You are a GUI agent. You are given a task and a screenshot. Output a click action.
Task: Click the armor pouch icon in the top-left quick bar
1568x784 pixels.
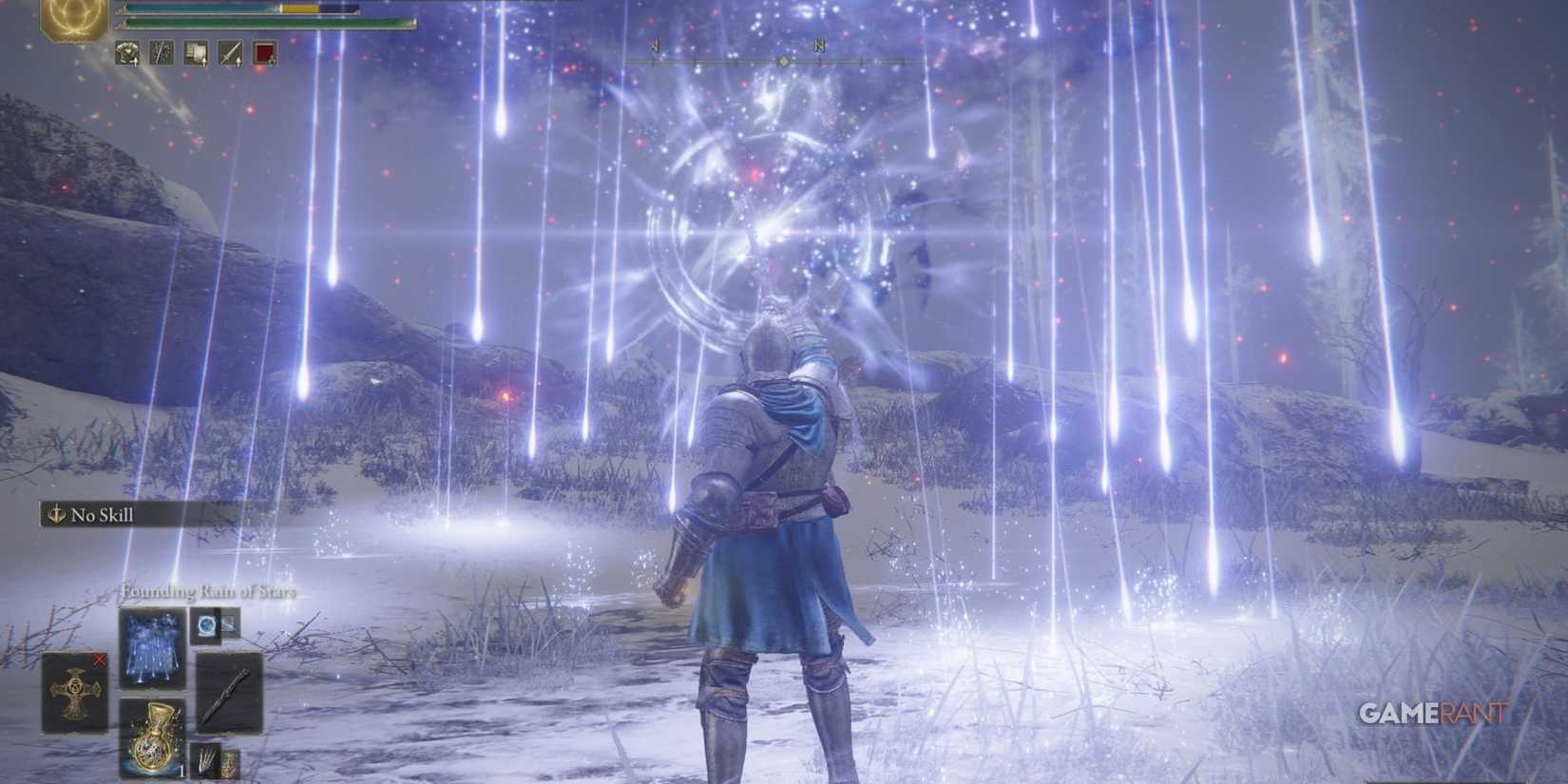(x=128, y=52)
